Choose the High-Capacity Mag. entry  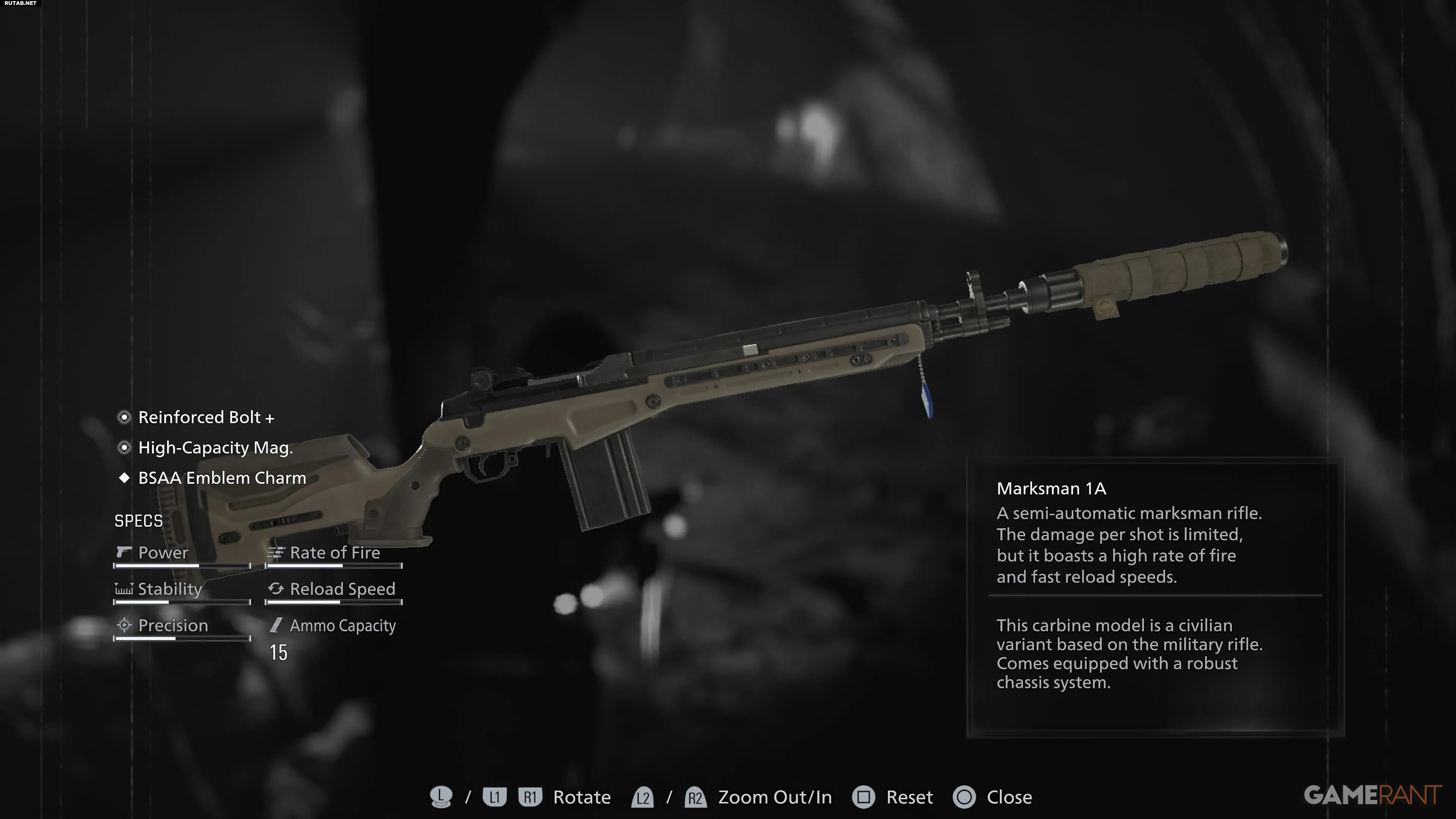[x=215, y=448]
